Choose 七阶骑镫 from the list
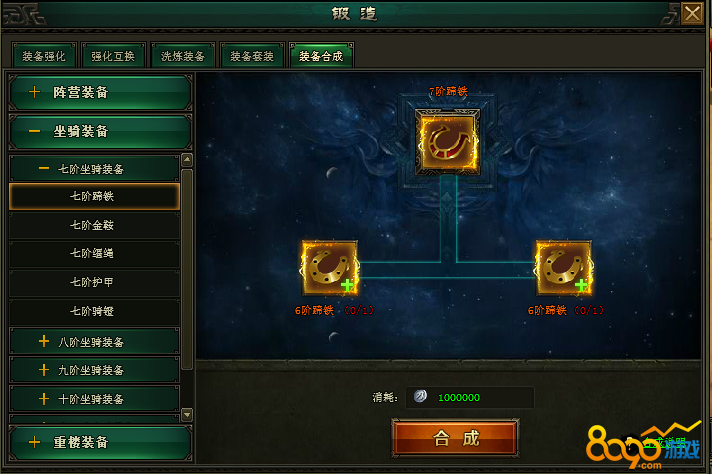This screenshot has height=474, width=712. coord(94,312)
